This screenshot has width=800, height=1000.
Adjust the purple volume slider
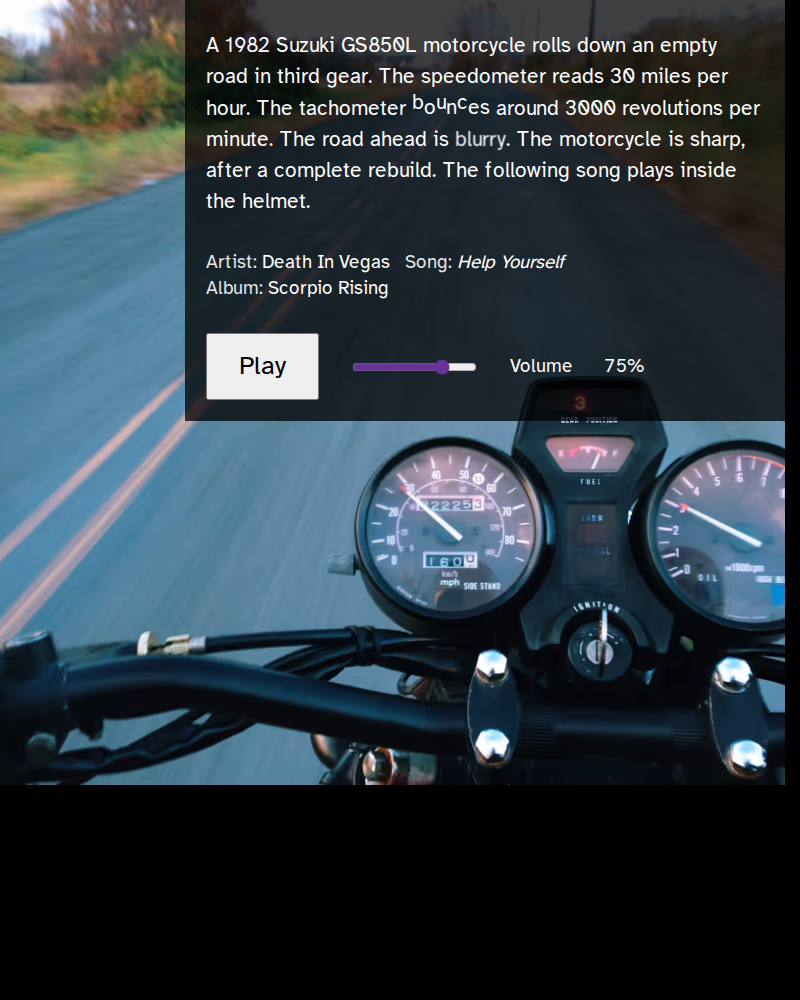(x=442, y=367)
